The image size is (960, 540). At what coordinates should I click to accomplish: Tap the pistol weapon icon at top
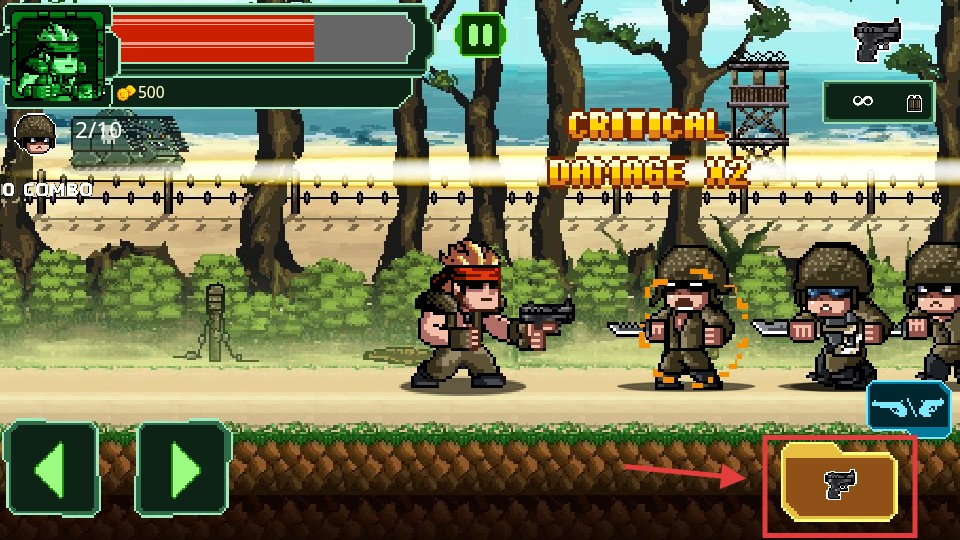[x=877, y=40]
